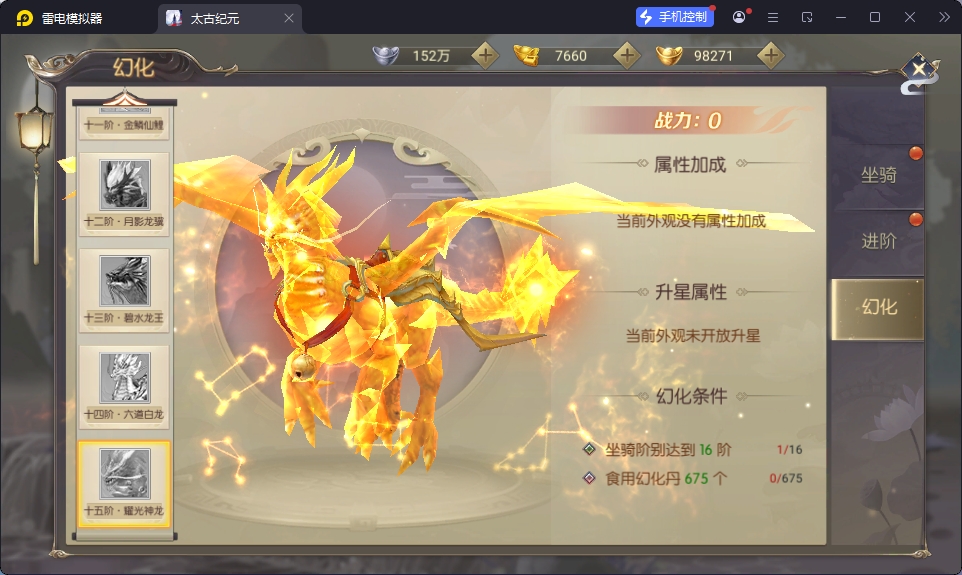Add more silver ingot currency
Screen dimensions: 962x575
point(485,56)
